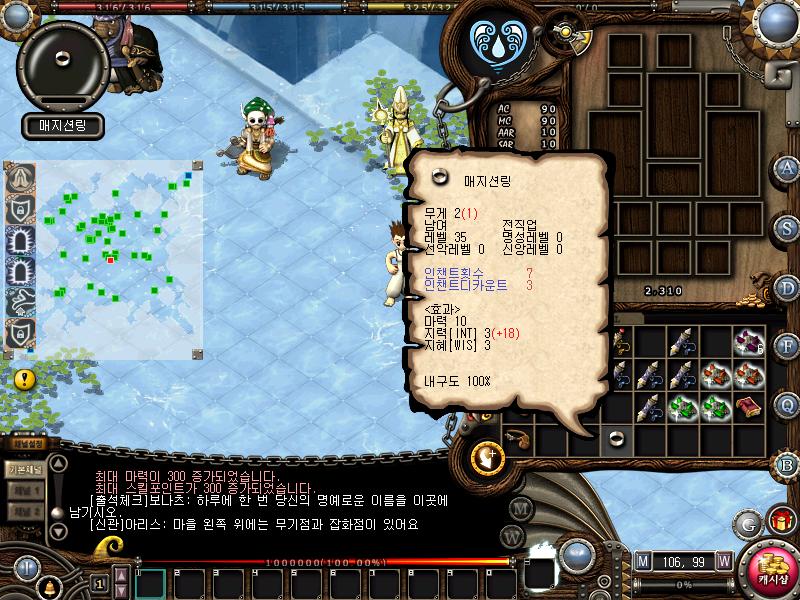Click the yellow exclamation quest alert

pos(25,379)
